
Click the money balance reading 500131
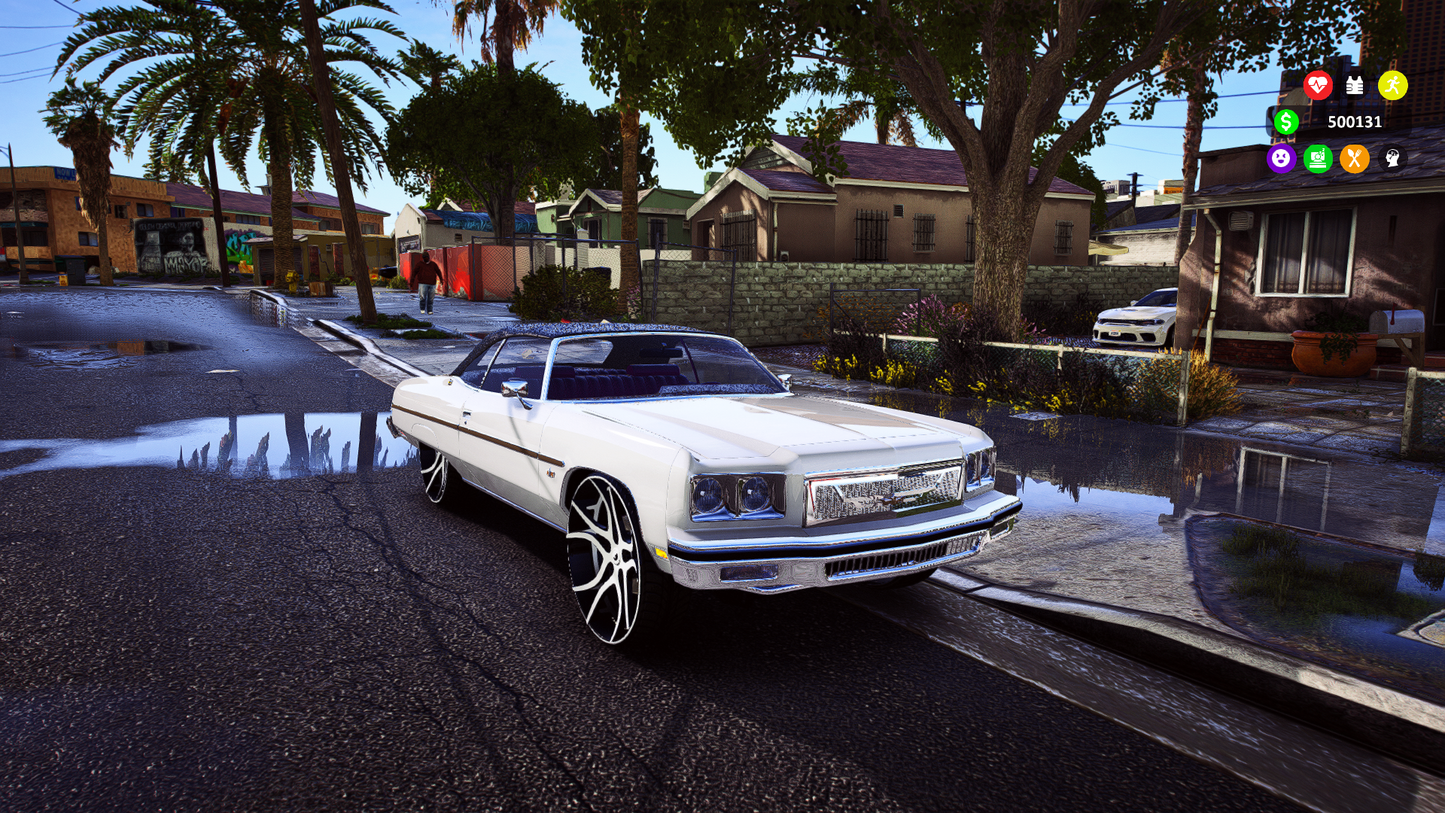coord(1354,122)
